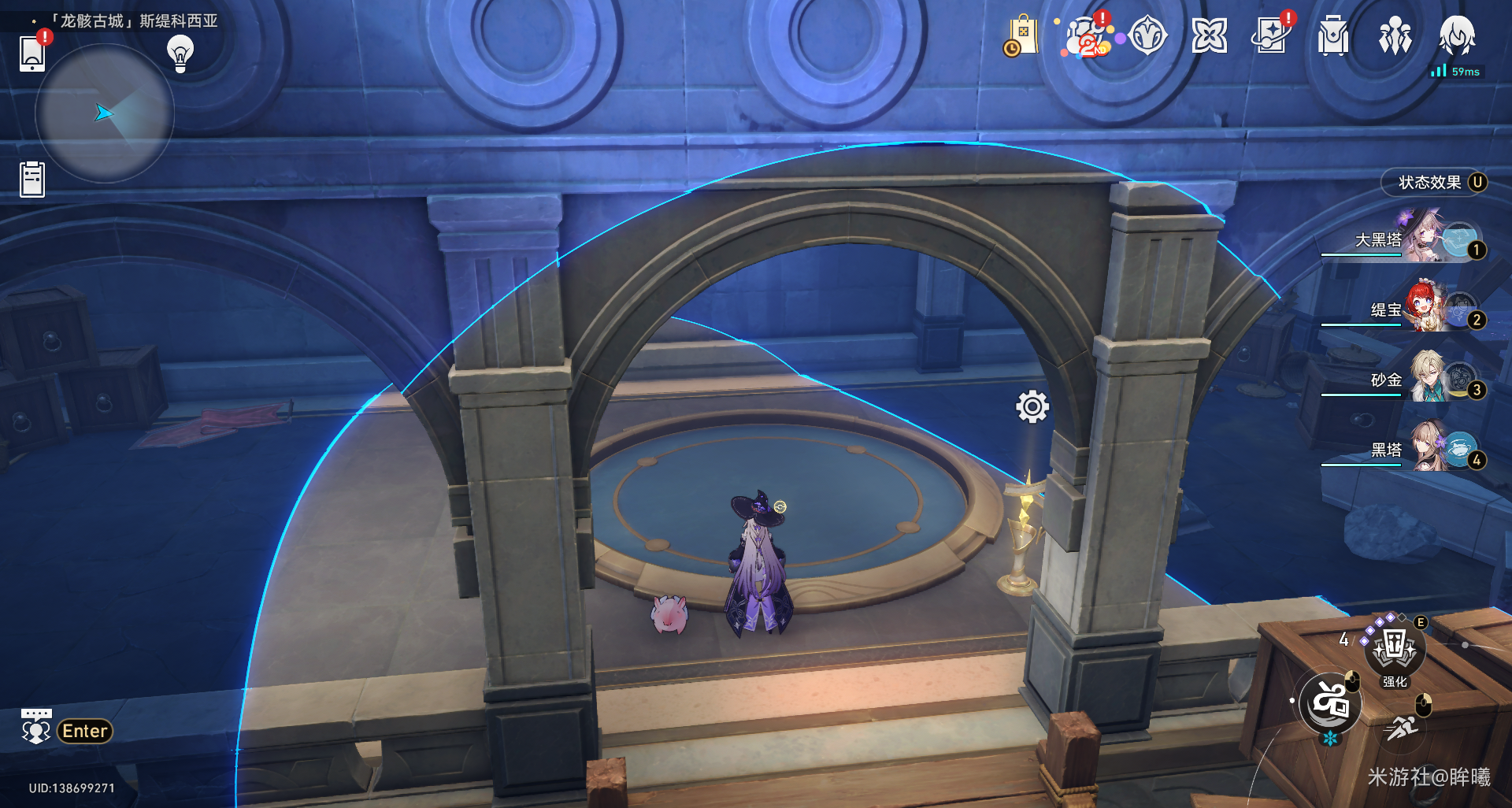The image size is (1512, 808).
Task: Open the mission clipboard icon
Action: pos(32,179)
